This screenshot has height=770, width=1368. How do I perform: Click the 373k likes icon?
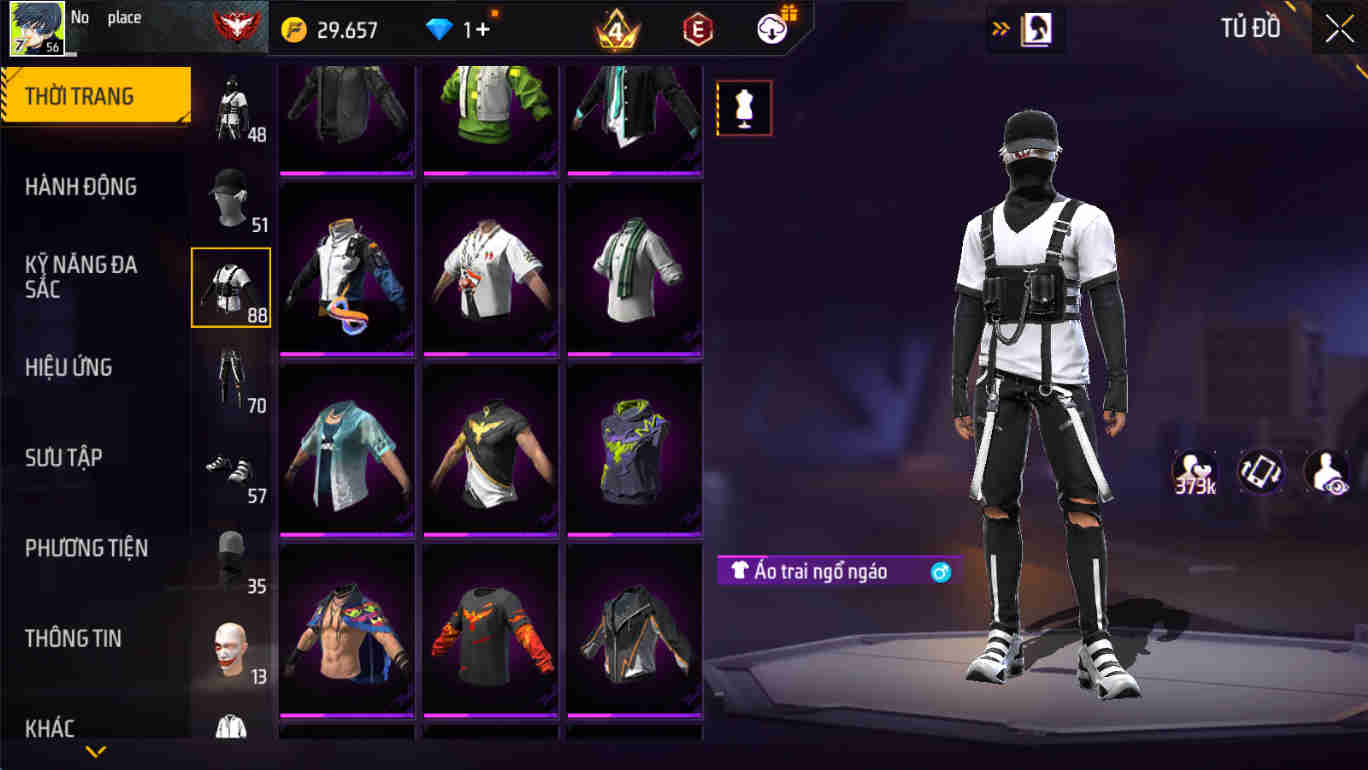1192,468
